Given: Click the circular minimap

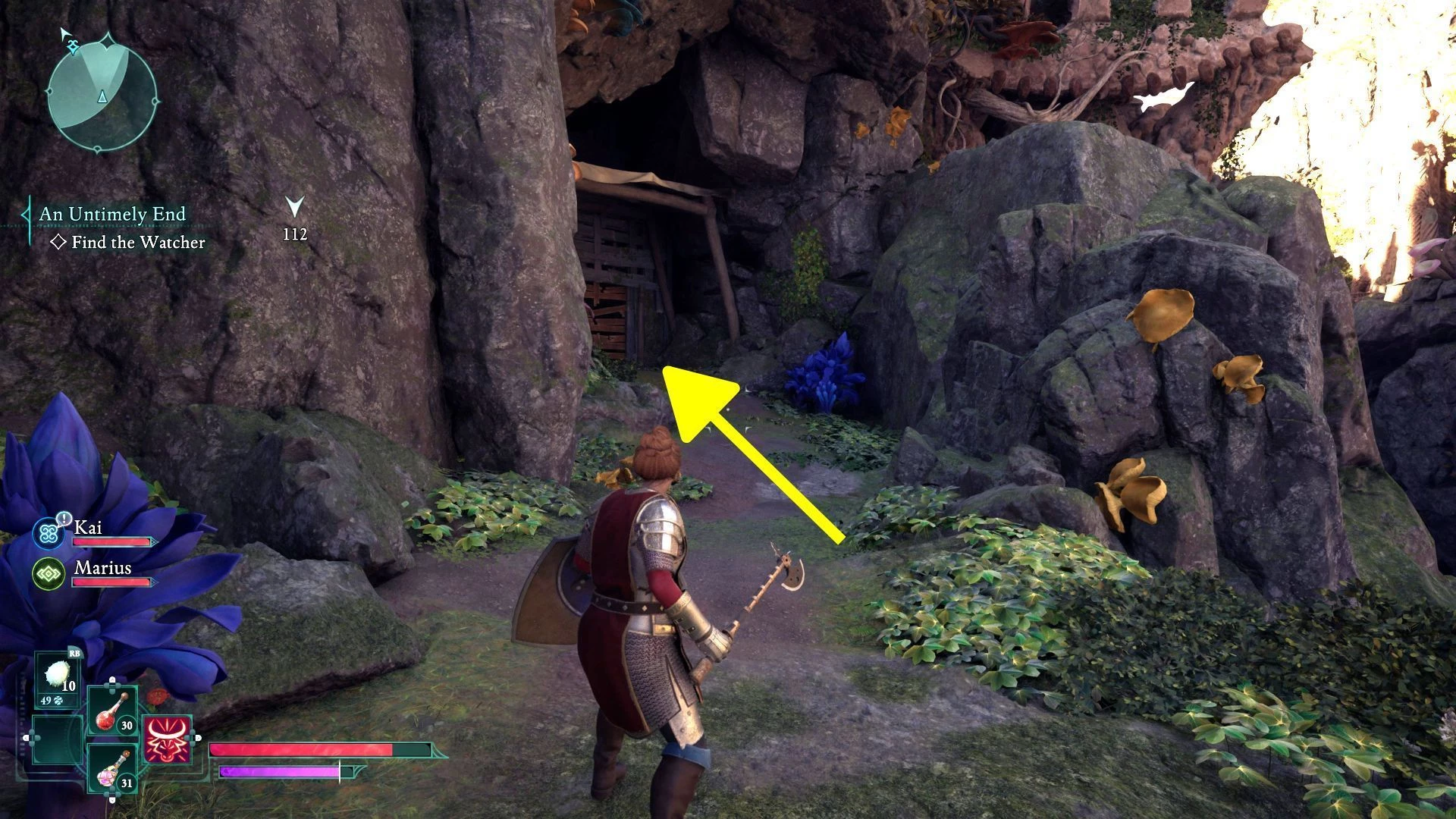Looking at the screenshot, I should point(102,94).
